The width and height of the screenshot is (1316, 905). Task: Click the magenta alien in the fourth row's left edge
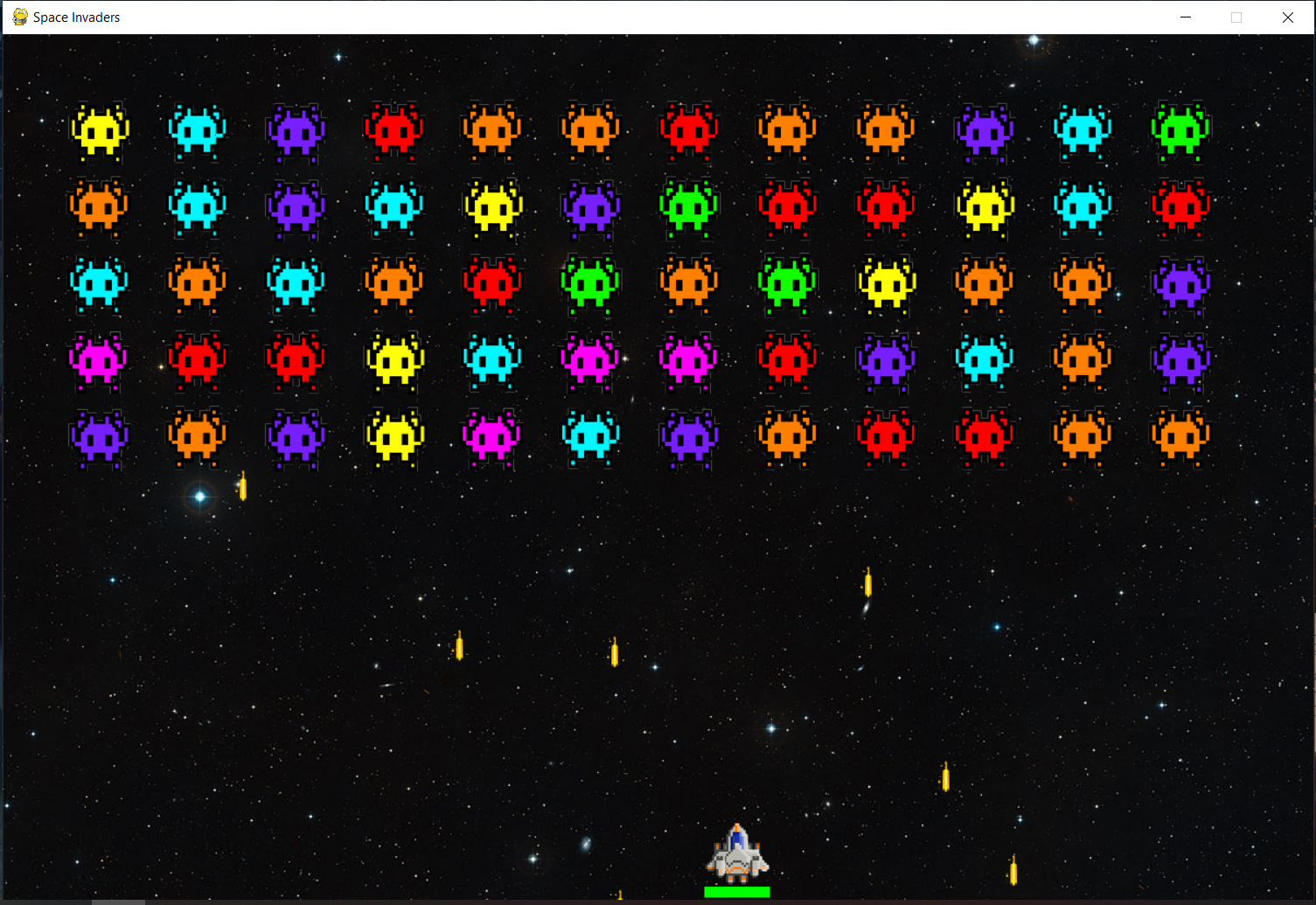[x=96, y=361]
